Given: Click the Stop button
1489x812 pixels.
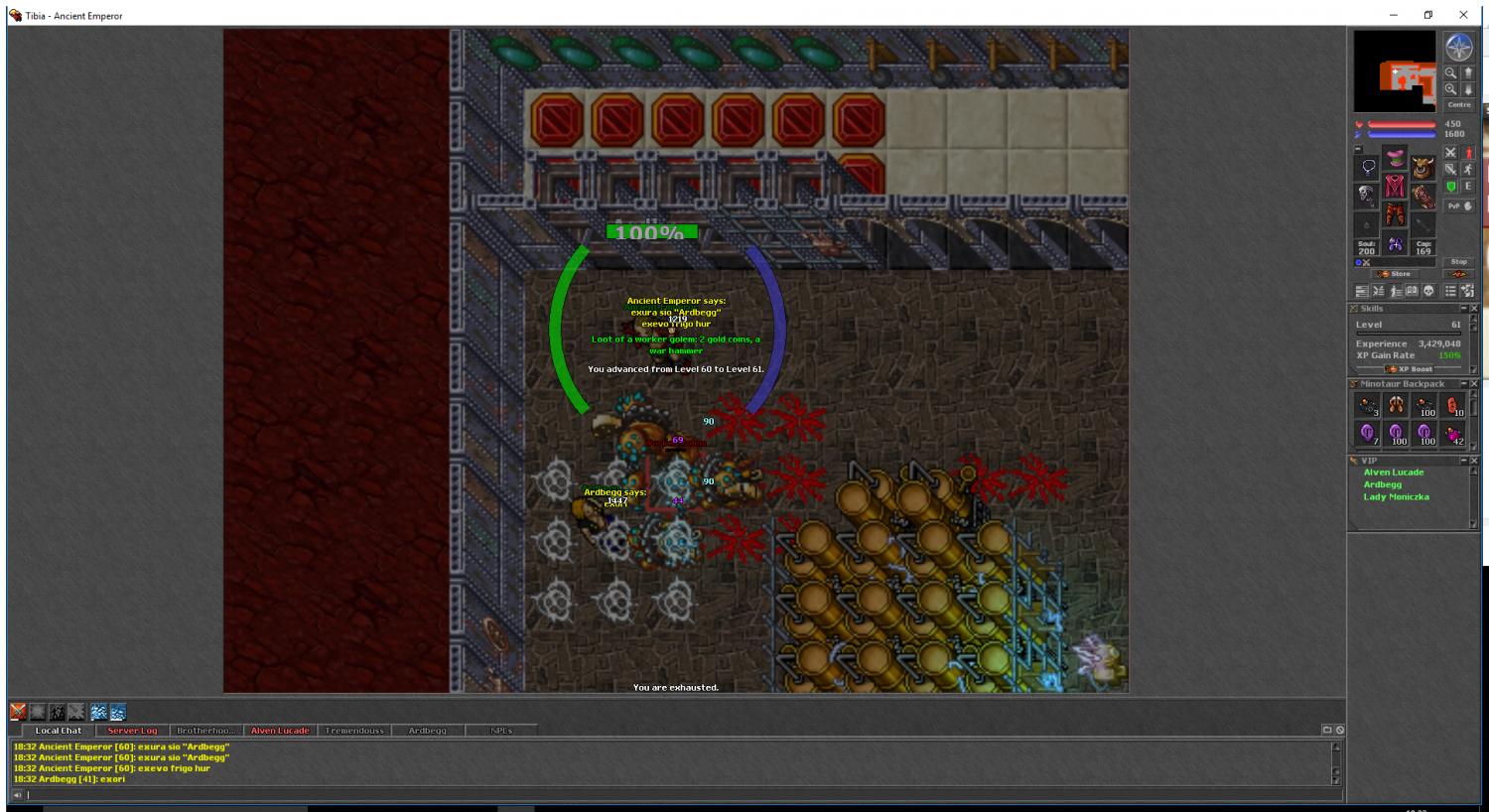Looking at the screenshot, I should tap(1458, 262).
